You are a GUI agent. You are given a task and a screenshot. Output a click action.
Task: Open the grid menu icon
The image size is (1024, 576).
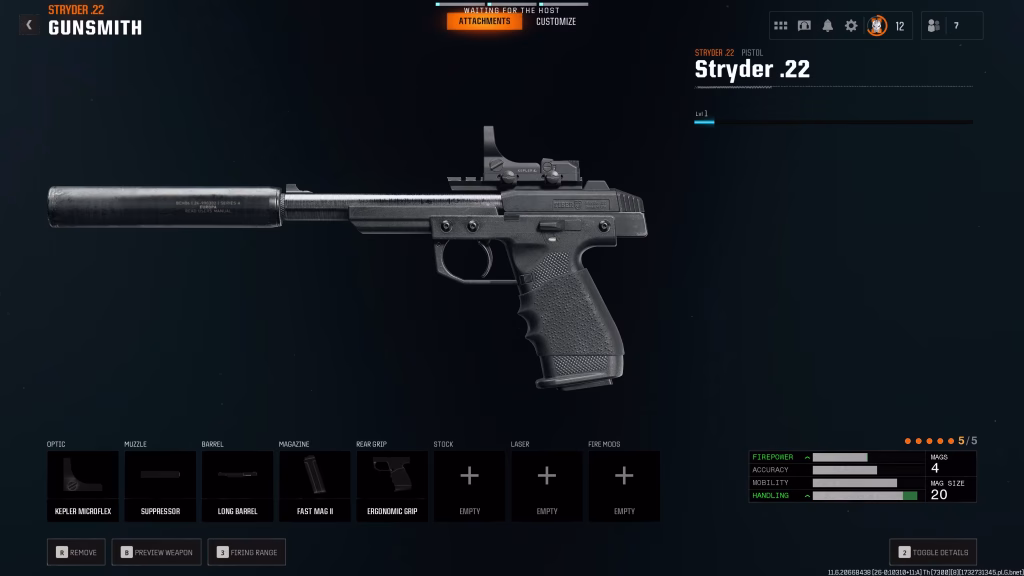coord(781,26)
